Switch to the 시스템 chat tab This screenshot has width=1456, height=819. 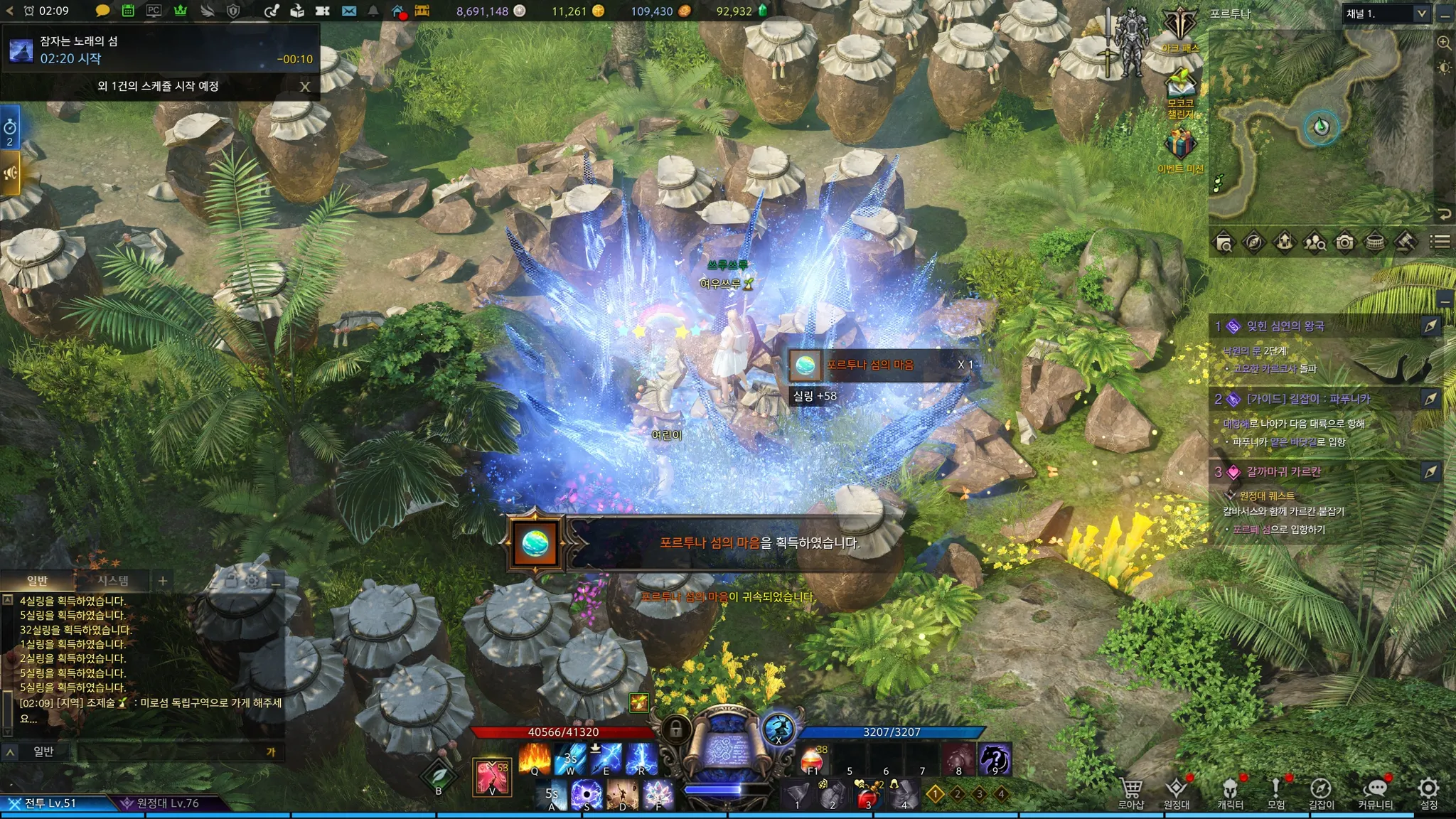[113, 581]
